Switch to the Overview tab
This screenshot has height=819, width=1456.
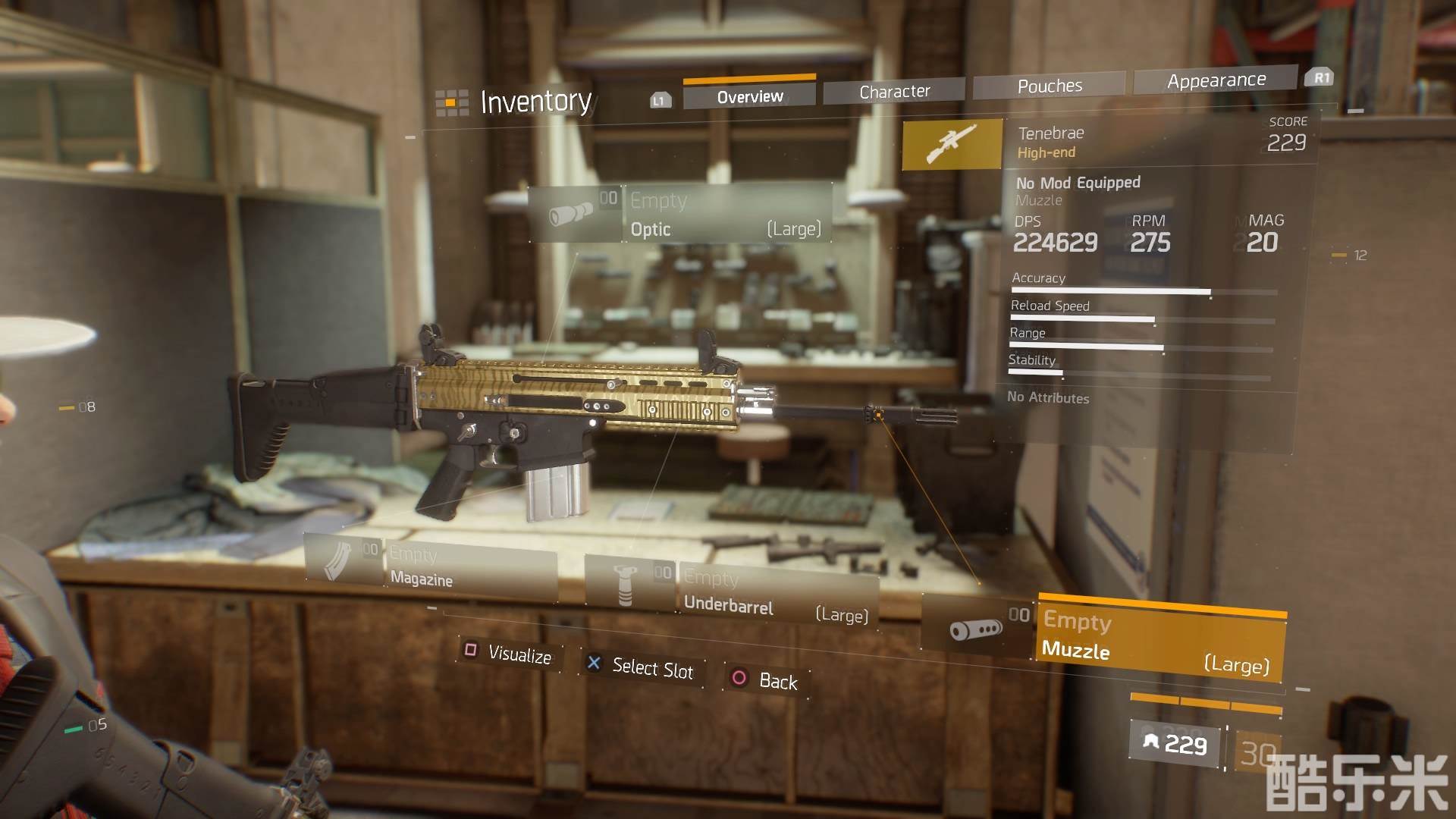[749, 96]
